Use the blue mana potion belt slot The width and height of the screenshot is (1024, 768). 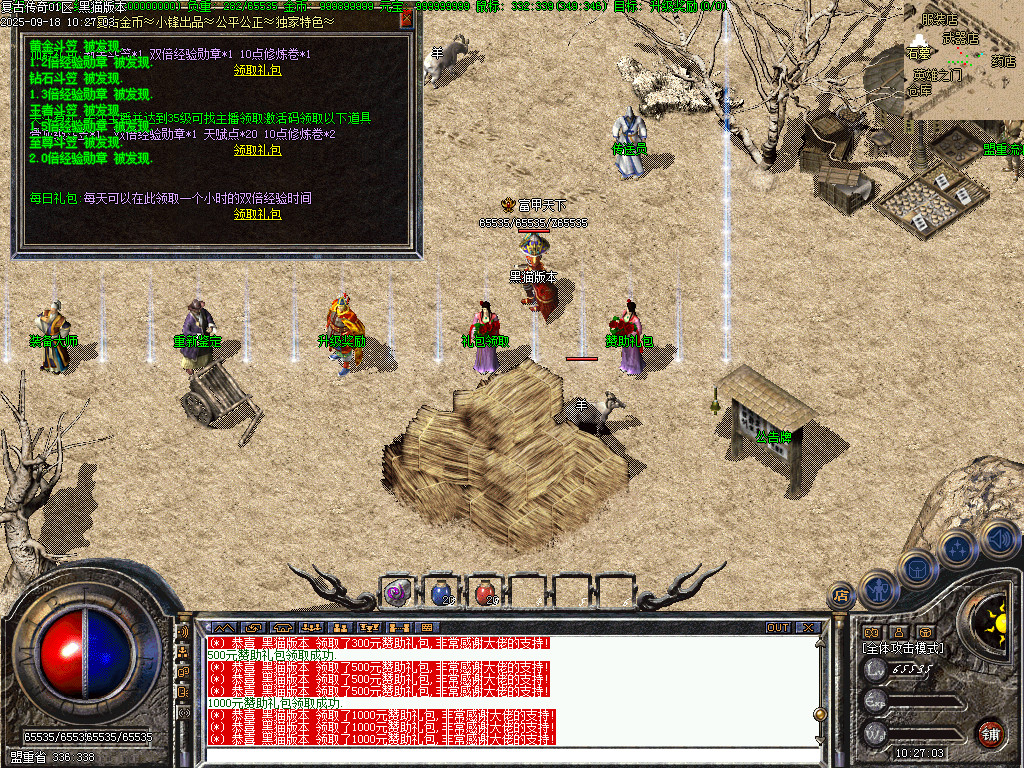coord(441,592)
